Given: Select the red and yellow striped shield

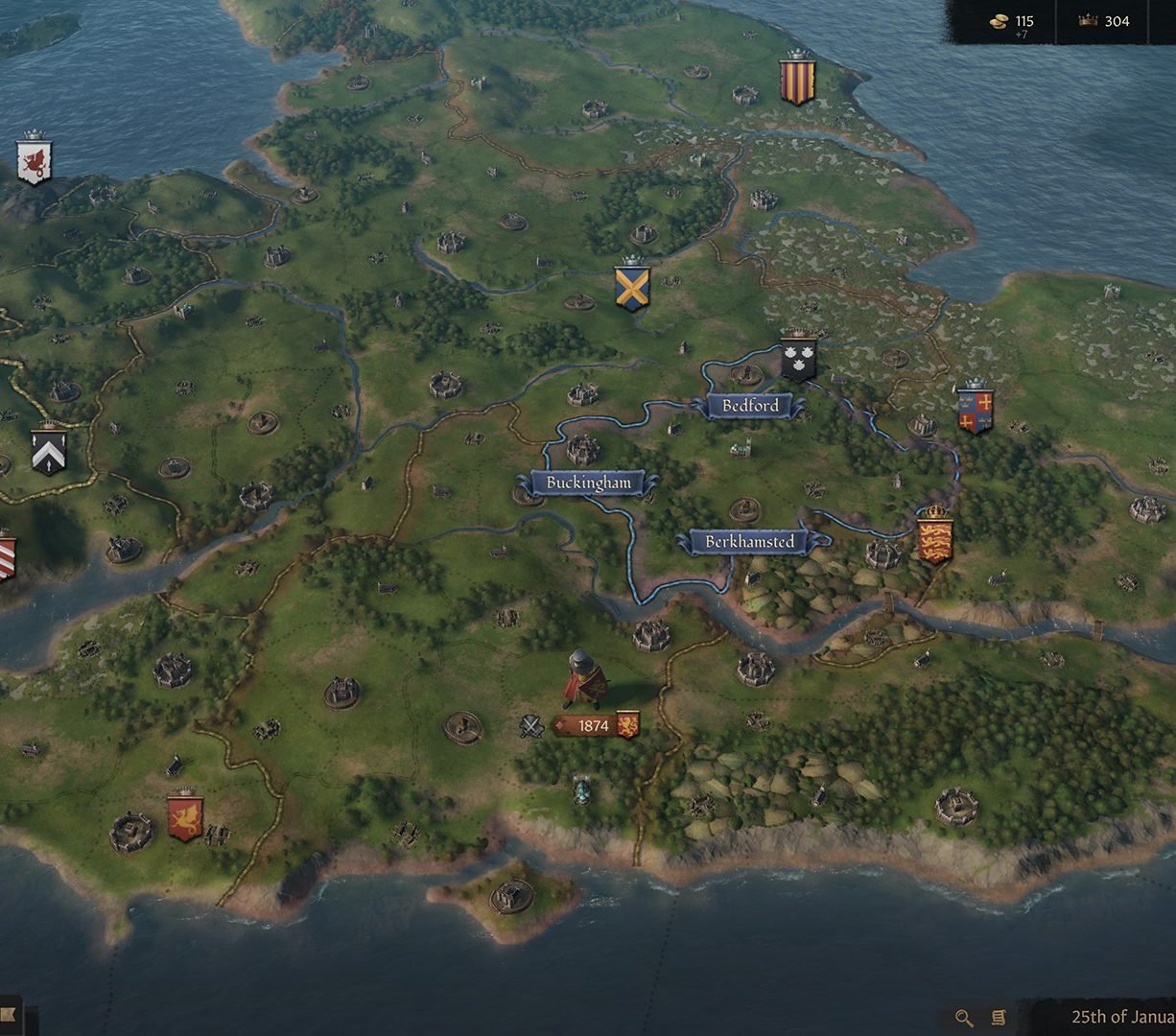Looking at the screenshot, I should (797, 81).
